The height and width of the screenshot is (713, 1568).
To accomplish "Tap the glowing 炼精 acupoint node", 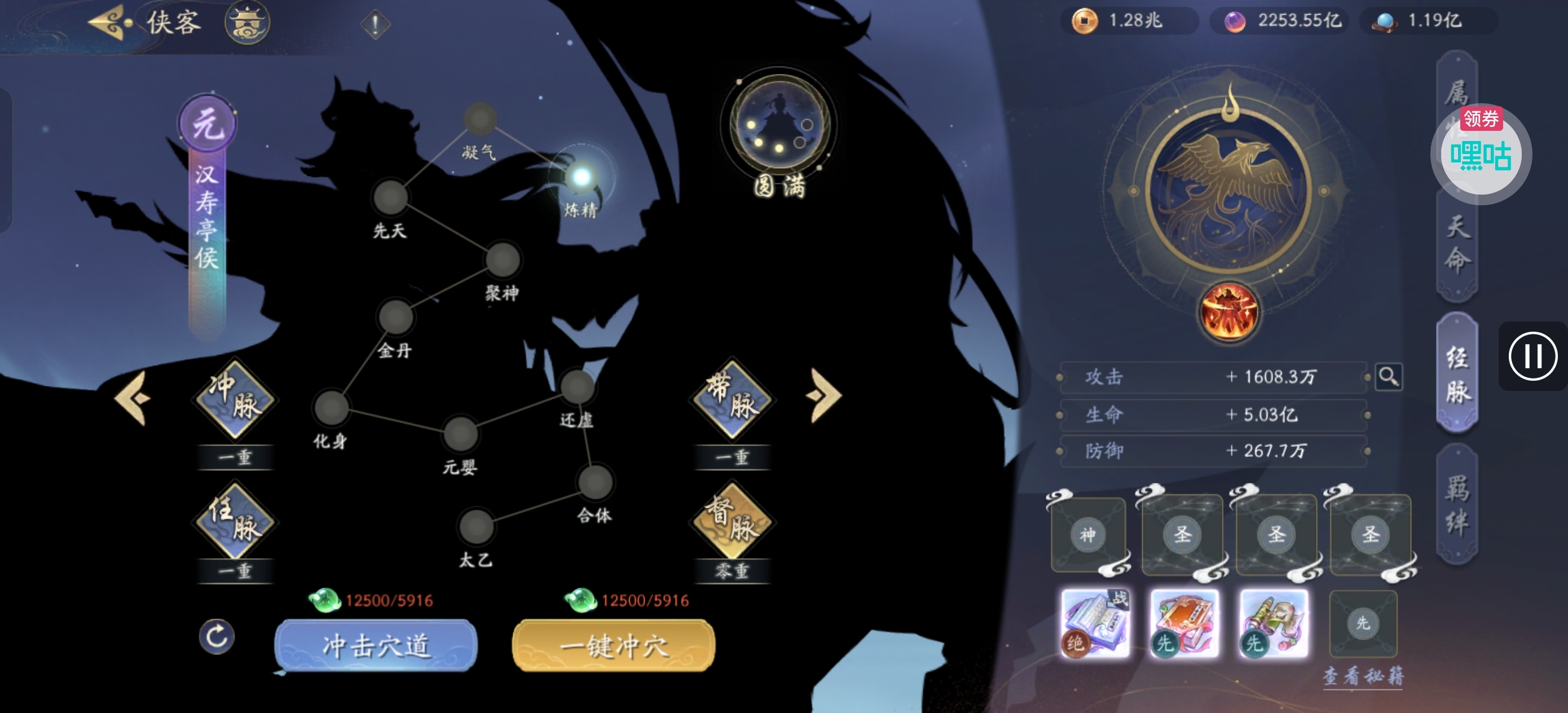I will (x=582, y=177).
